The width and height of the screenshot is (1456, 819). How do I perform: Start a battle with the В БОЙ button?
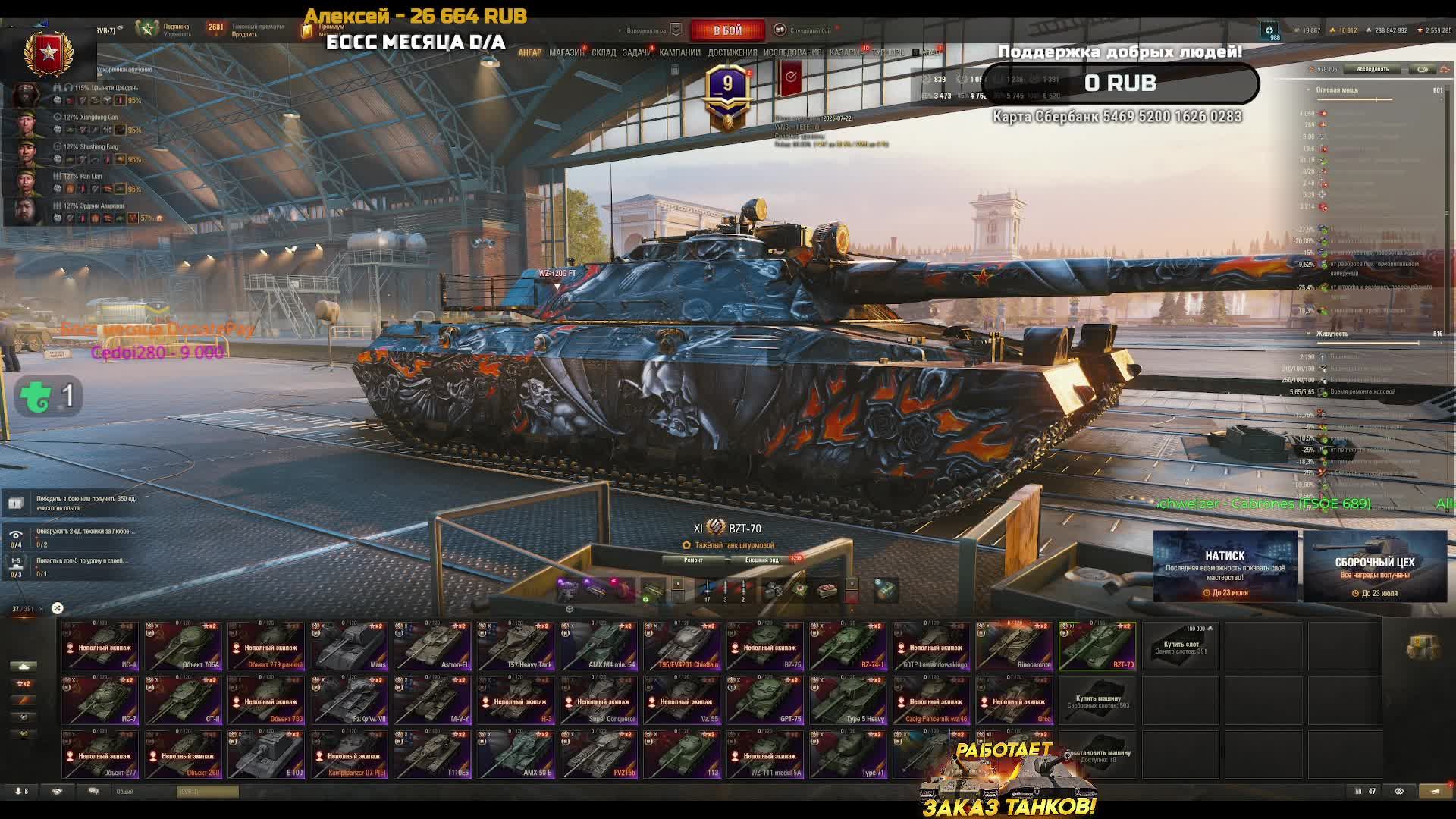coord(727,30)
